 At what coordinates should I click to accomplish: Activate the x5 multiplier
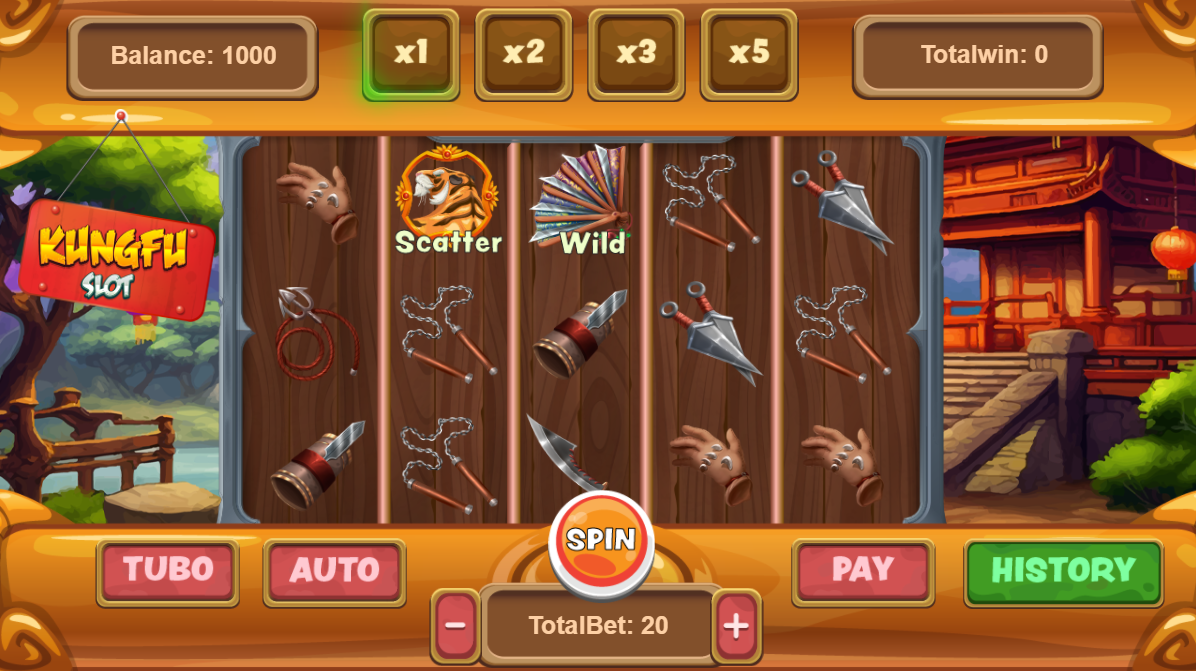pos(749,54)
